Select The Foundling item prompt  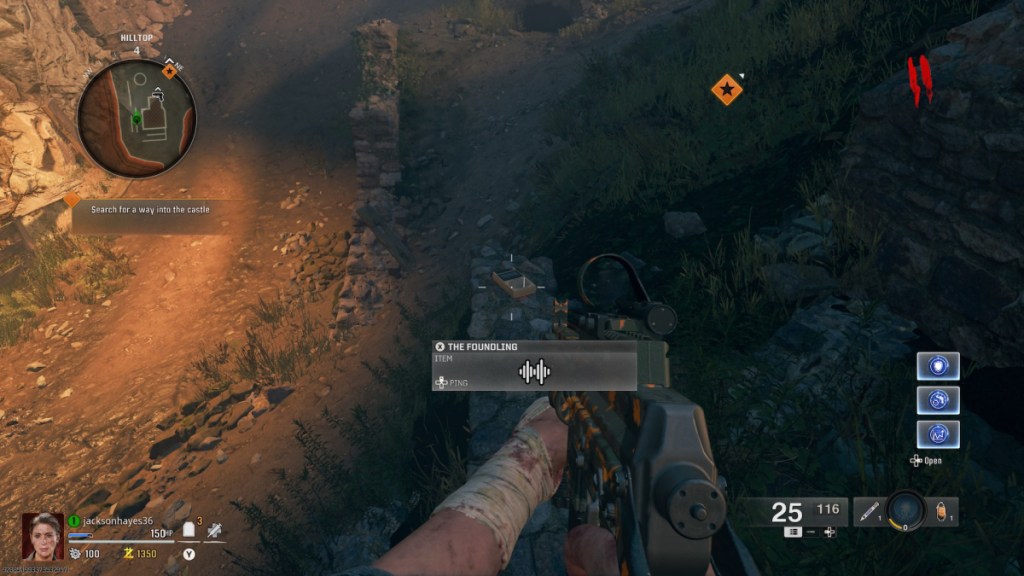pyautogui.click(x=534, y=366)
